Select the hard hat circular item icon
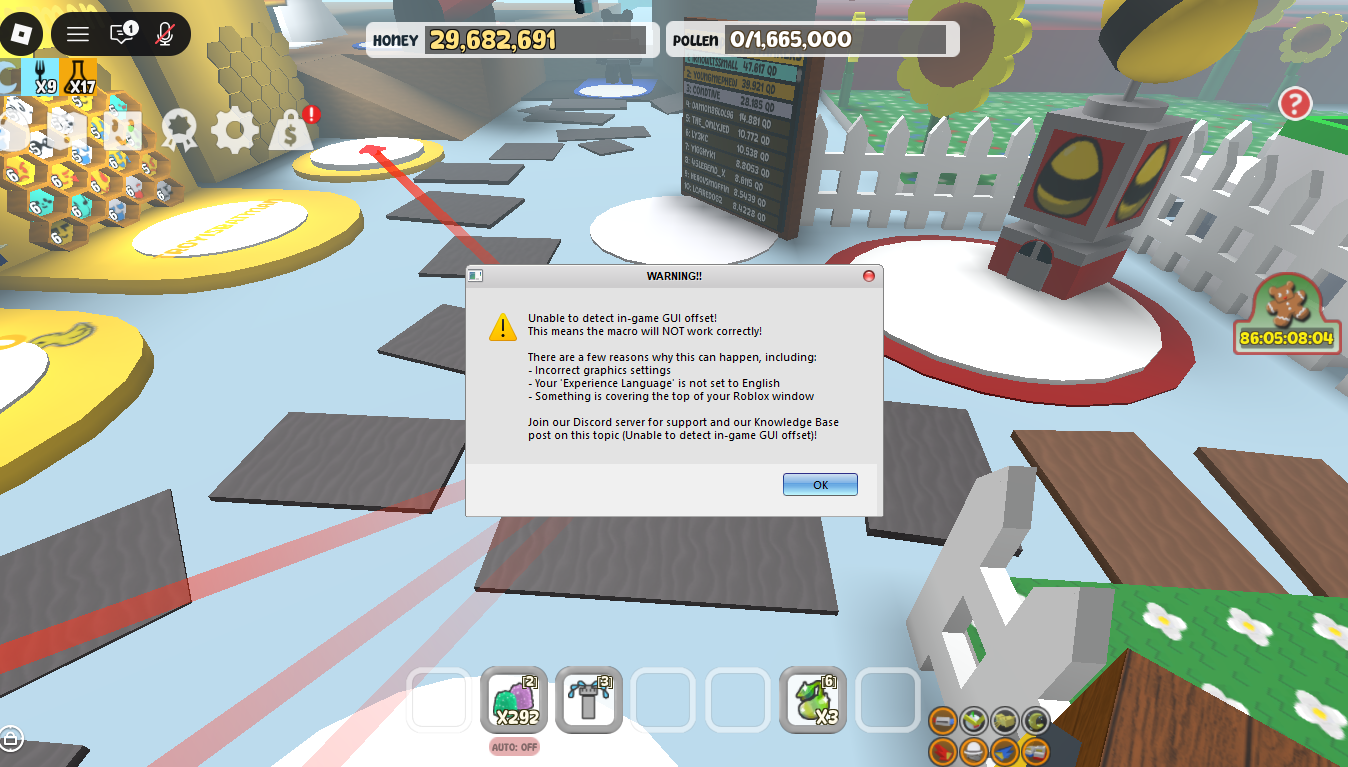Screen dimensions: 1348x767 (973, 752)
